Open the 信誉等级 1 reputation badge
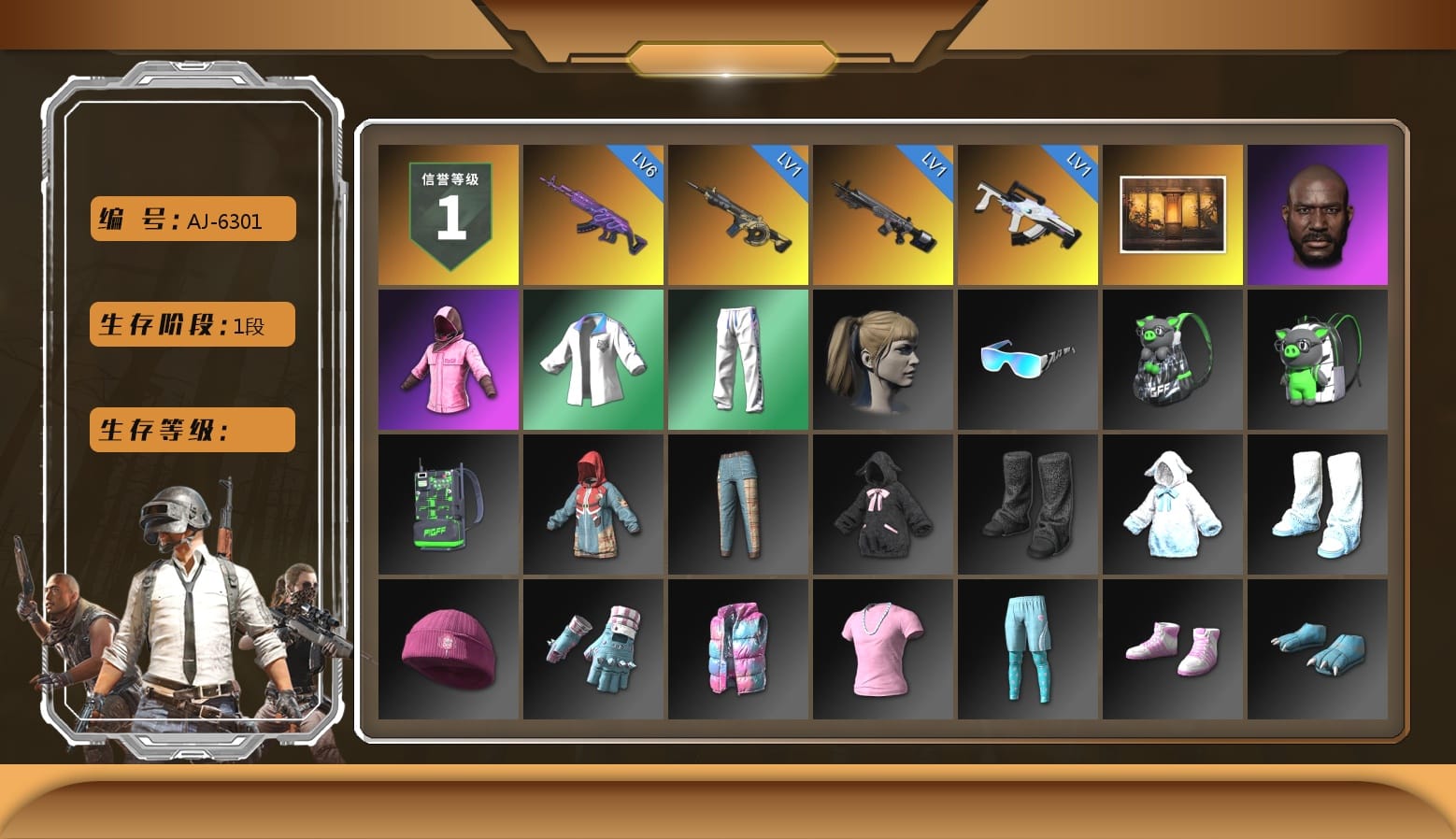1456x839 pixels. 448,213
